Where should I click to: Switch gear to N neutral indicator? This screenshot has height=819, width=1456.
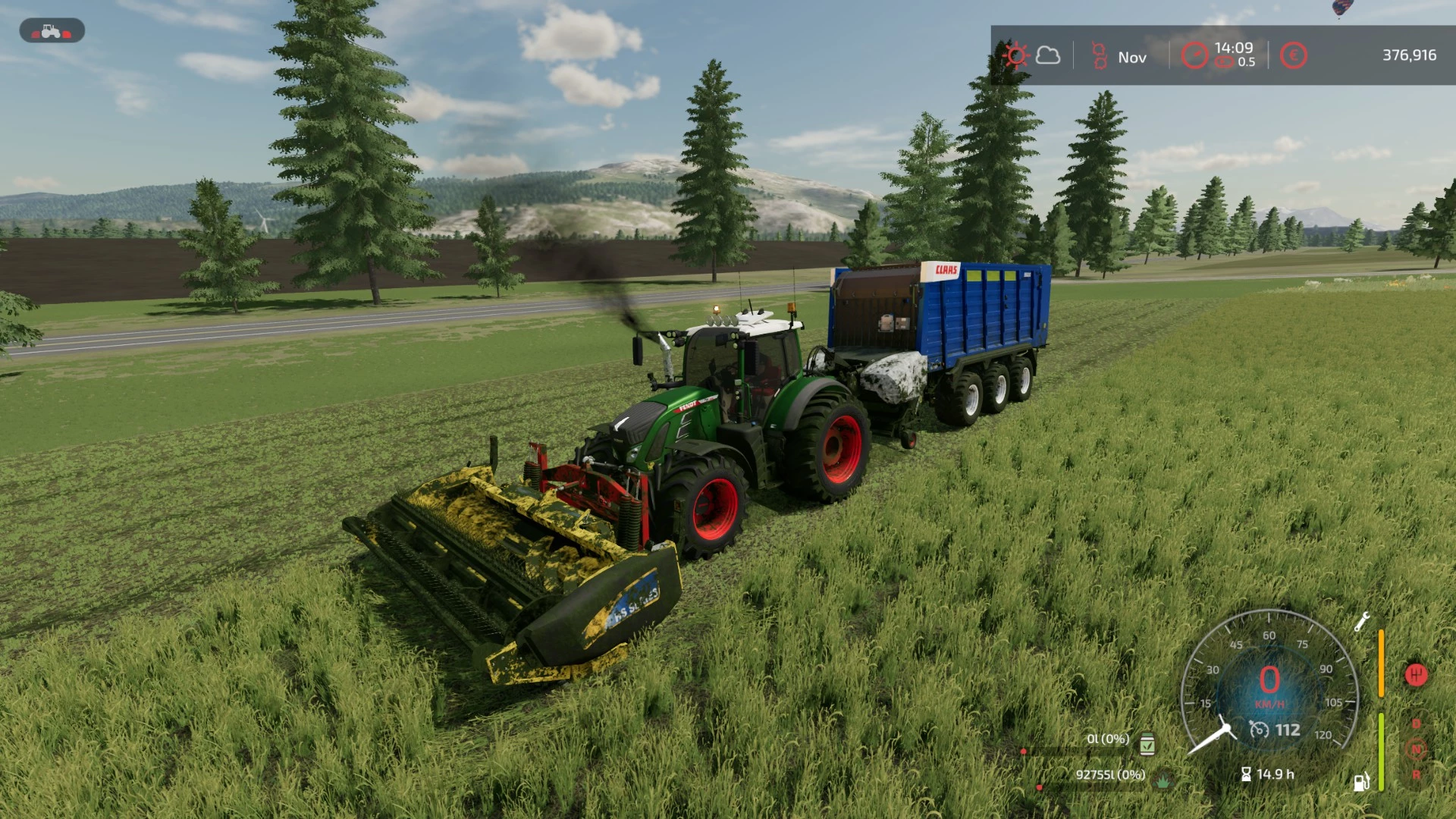[x=1416, y=749]
